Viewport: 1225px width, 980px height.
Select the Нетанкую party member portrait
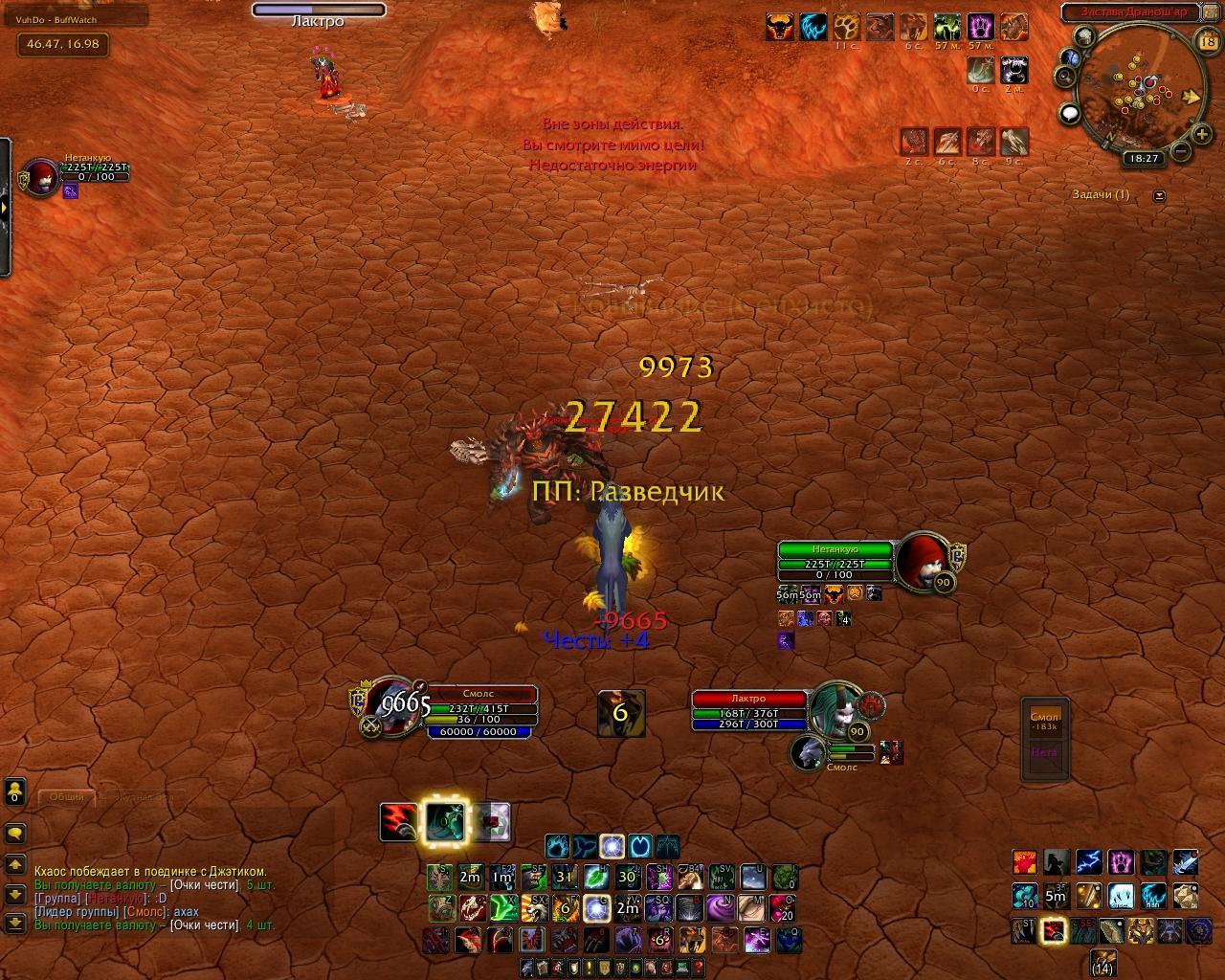coord(41,178)
